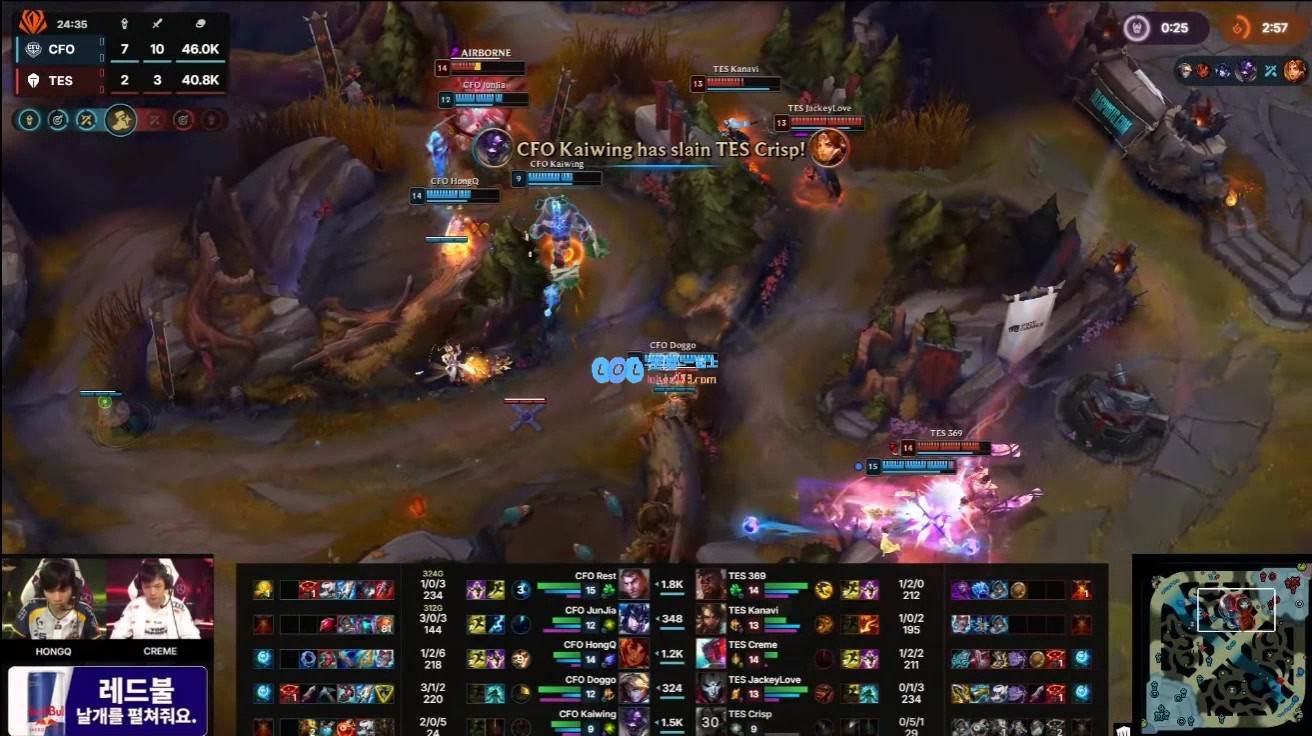The width and height of the screenshot is (1312, 736).
Task: Choose TES Creme's champion portrait
Action: pyautogui.click(x=711, y=652)
